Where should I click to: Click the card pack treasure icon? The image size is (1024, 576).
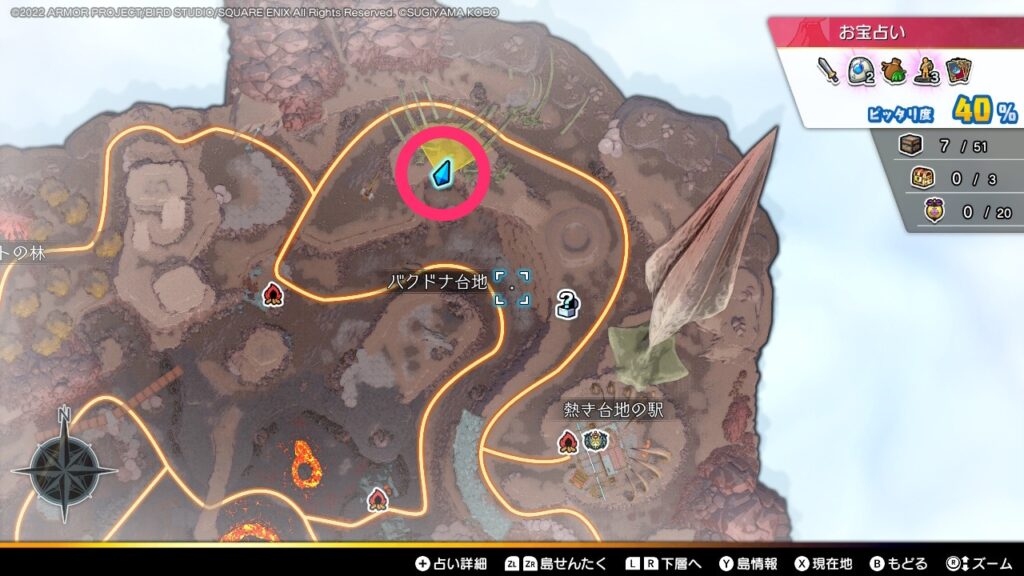[959, 70]
